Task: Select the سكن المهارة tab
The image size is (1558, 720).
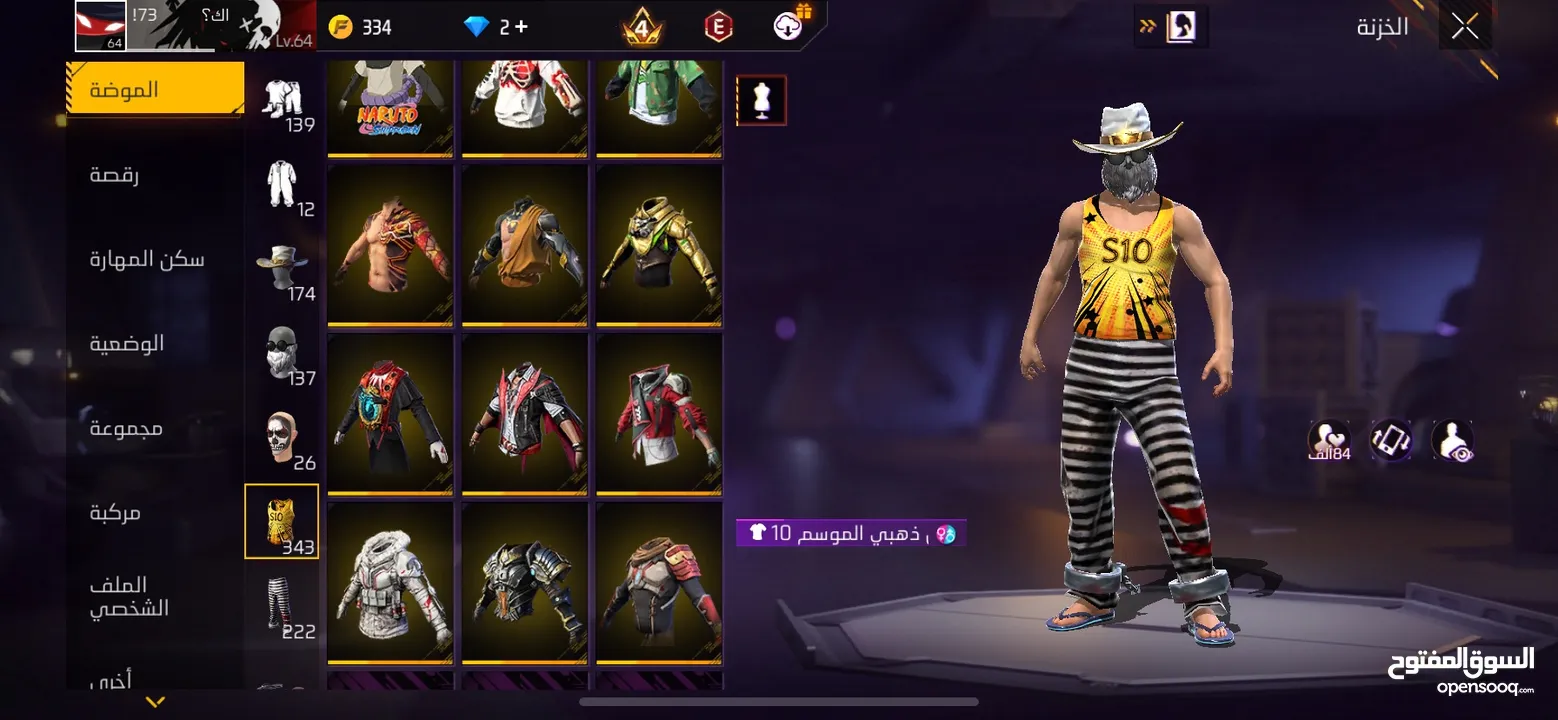Action: 147,260
